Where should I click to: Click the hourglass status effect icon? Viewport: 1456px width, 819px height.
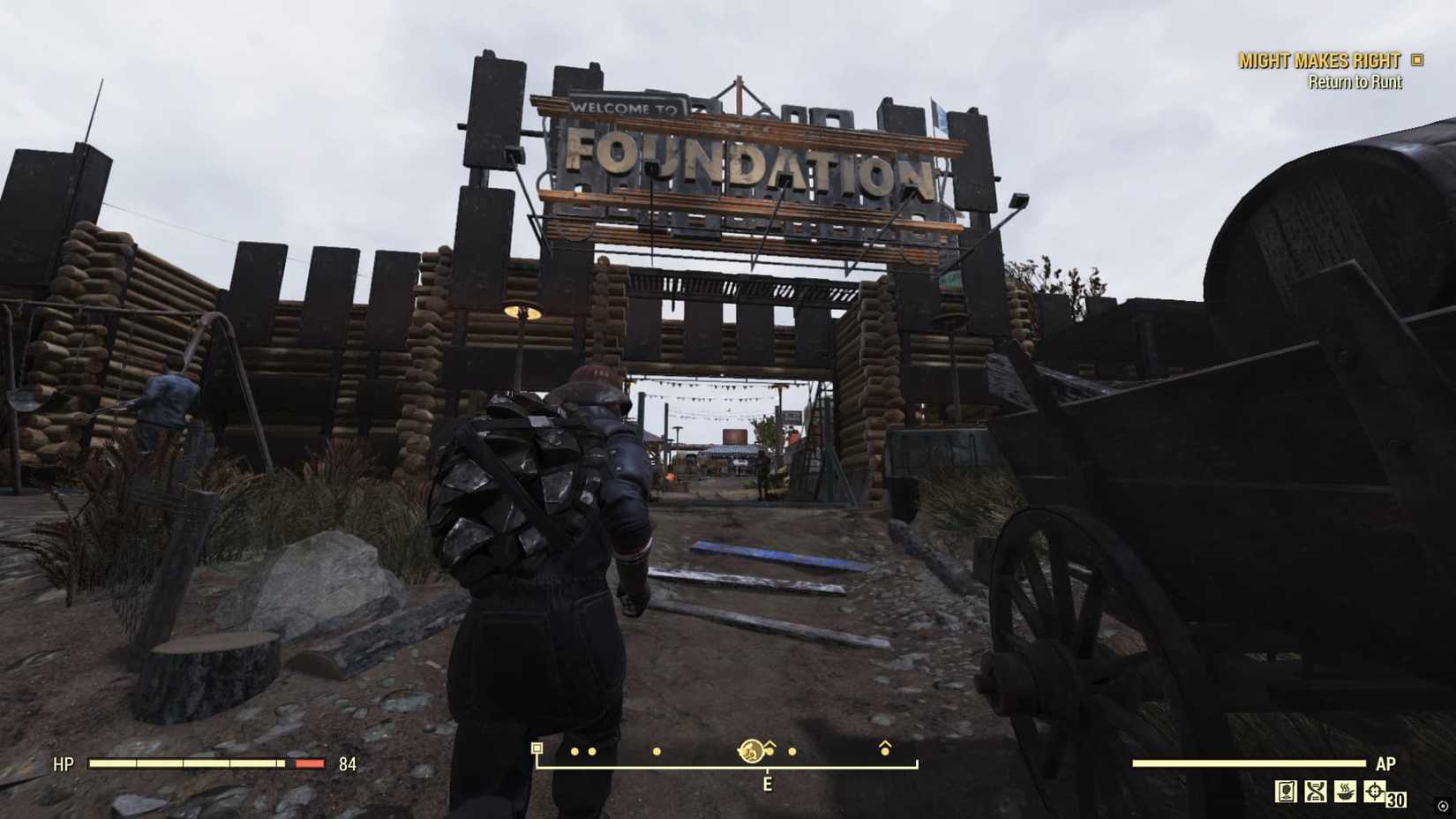[x=1315, y=791]
